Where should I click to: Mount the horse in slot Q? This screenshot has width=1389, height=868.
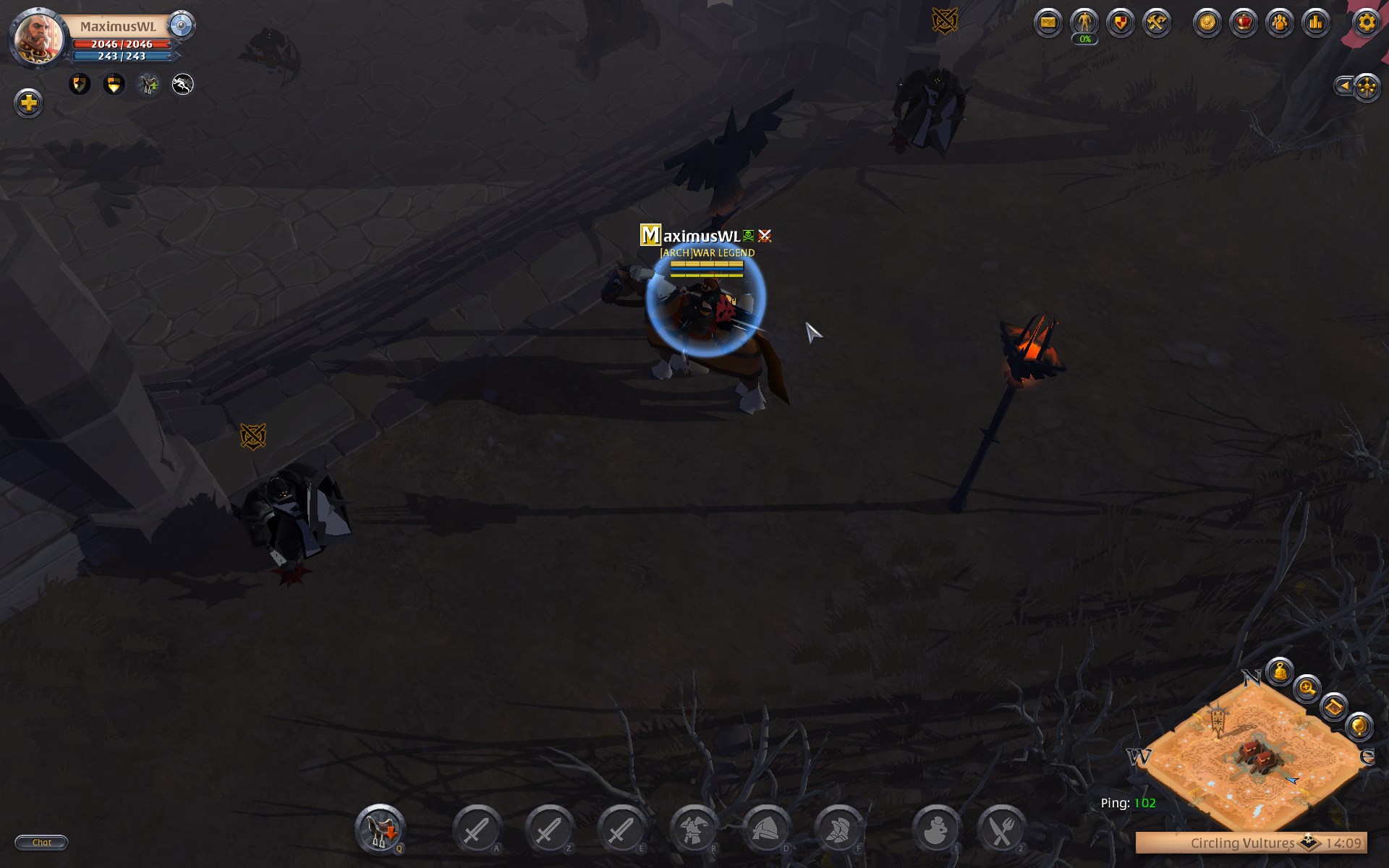pyautogui.click(x=381, y=830)
